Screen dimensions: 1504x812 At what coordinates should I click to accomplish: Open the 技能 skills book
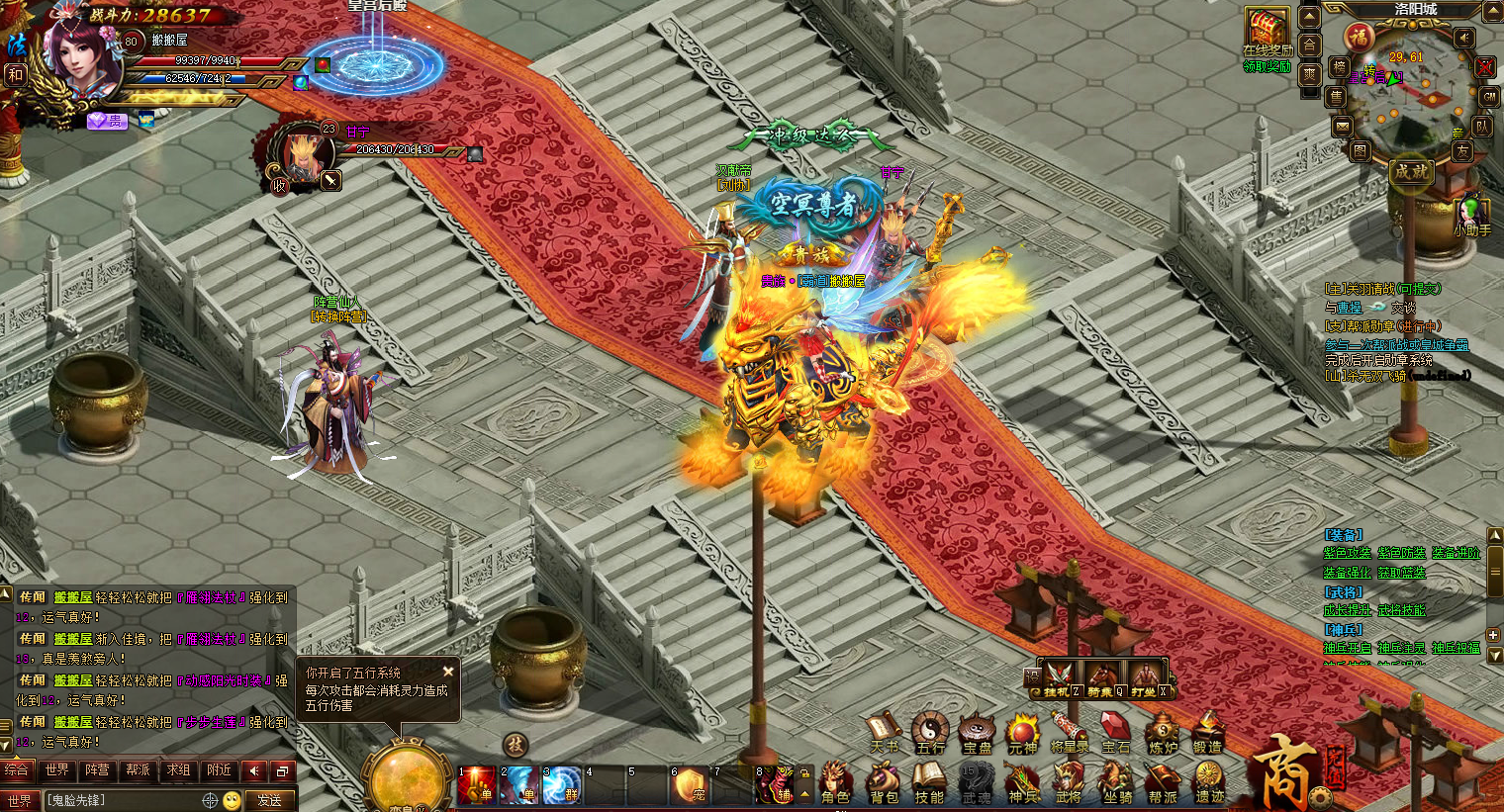[929, 781]
